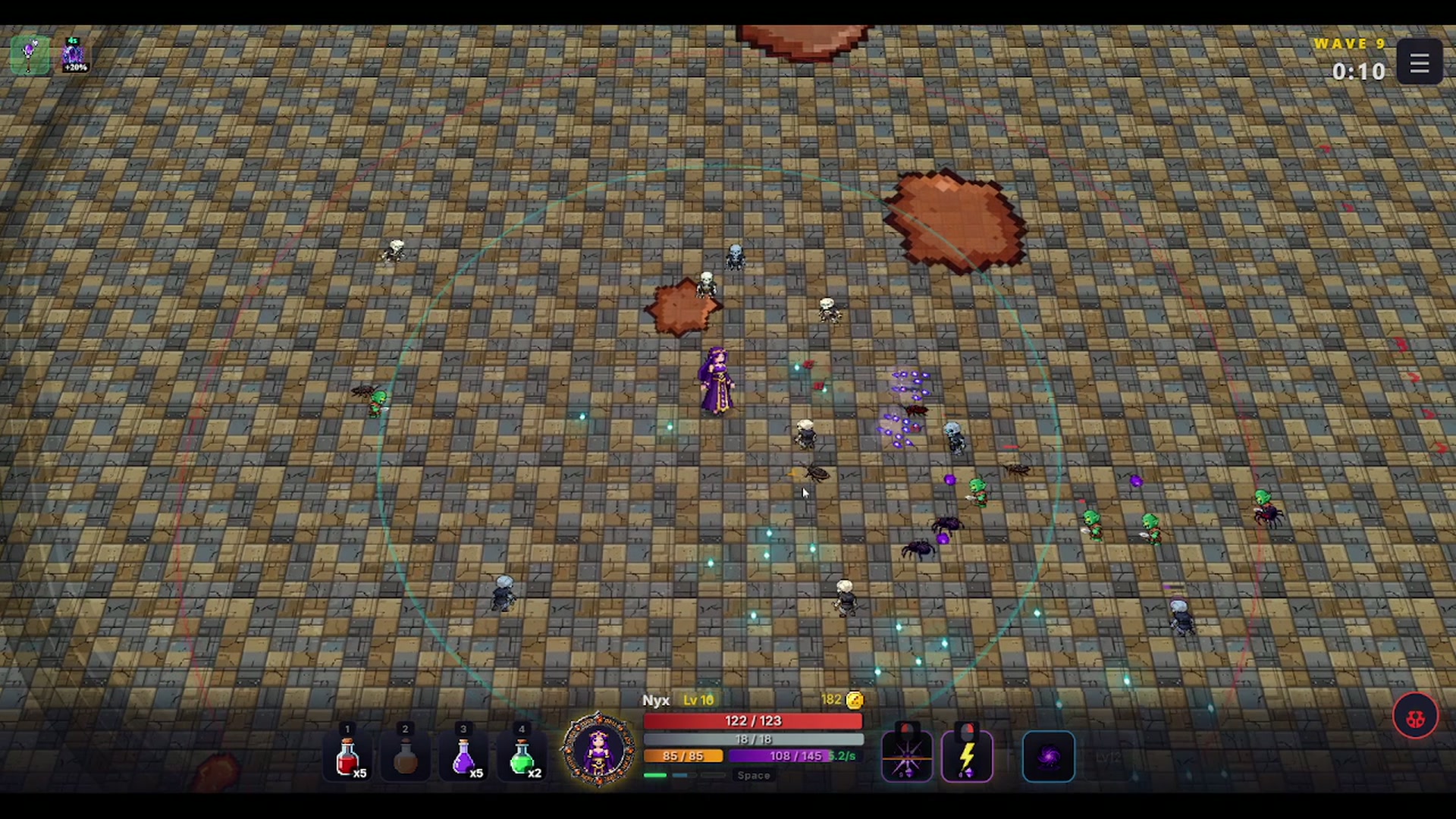Use the red health potion in slot 1

click(347, 758)
